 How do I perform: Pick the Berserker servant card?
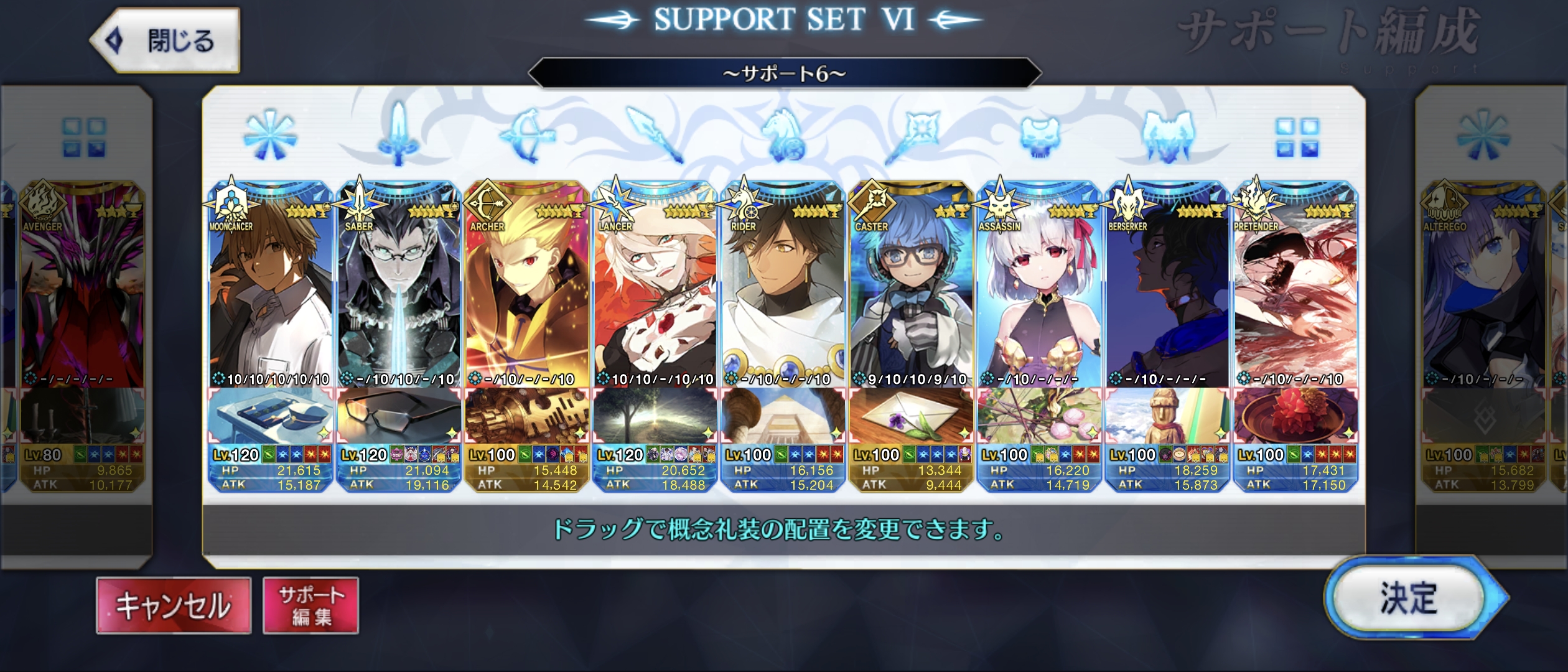click(x=1168, y=286)
